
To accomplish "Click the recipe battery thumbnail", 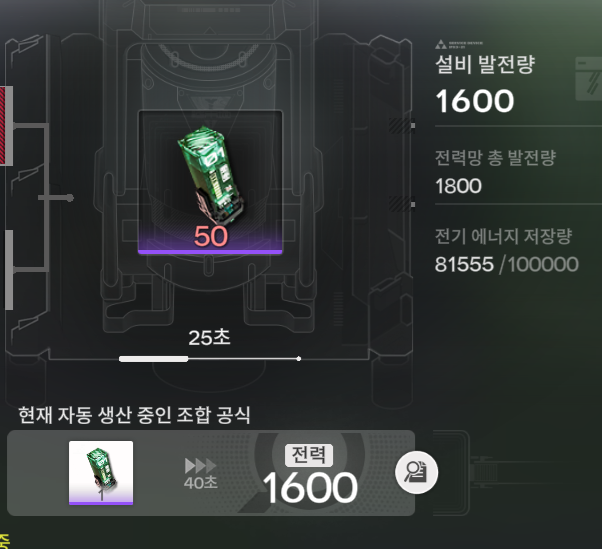I will click(x=101, y=472).
